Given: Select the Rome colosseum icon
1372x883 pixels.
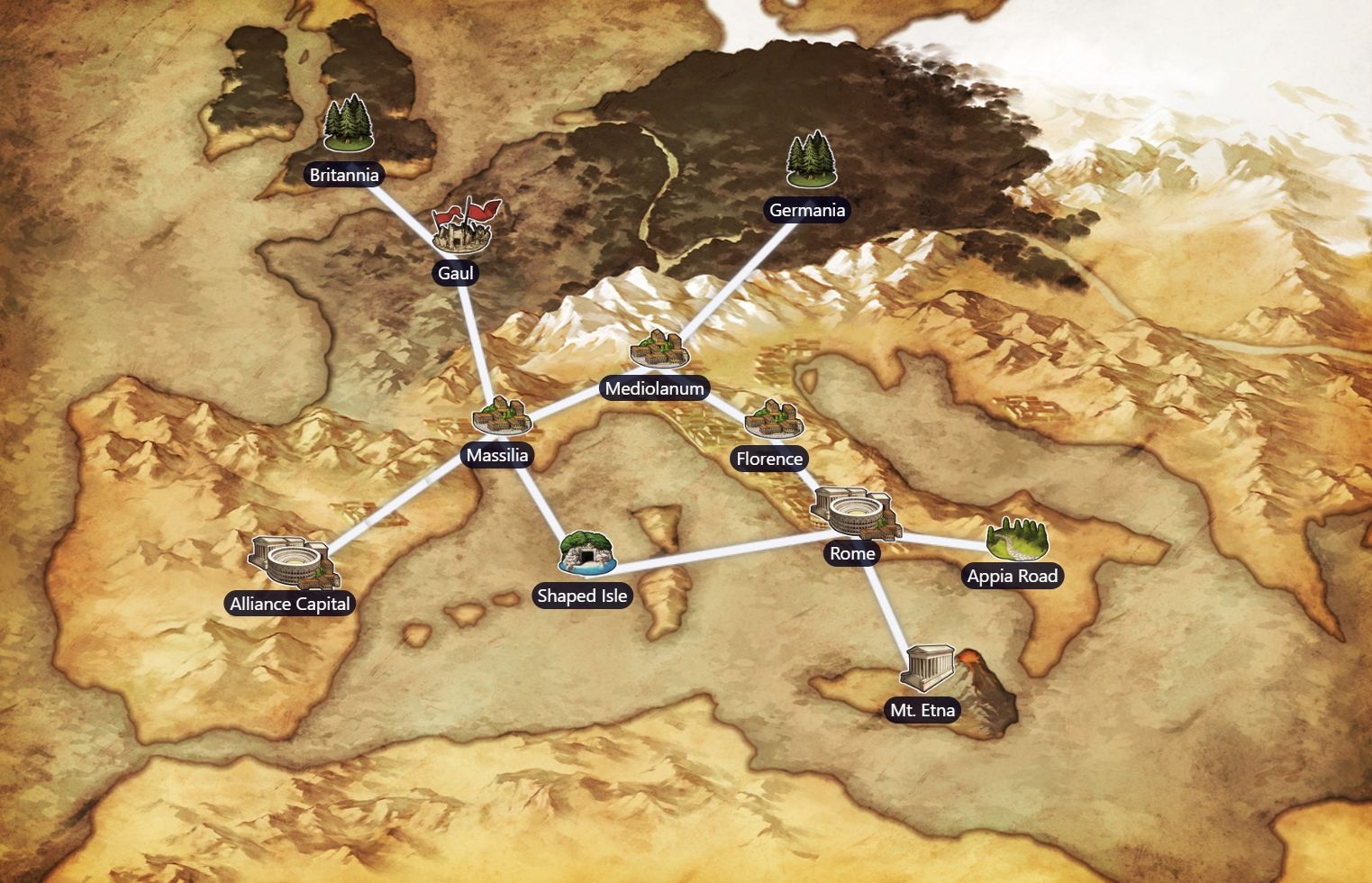Looking at the screenshot, I should tap(853, 514).
